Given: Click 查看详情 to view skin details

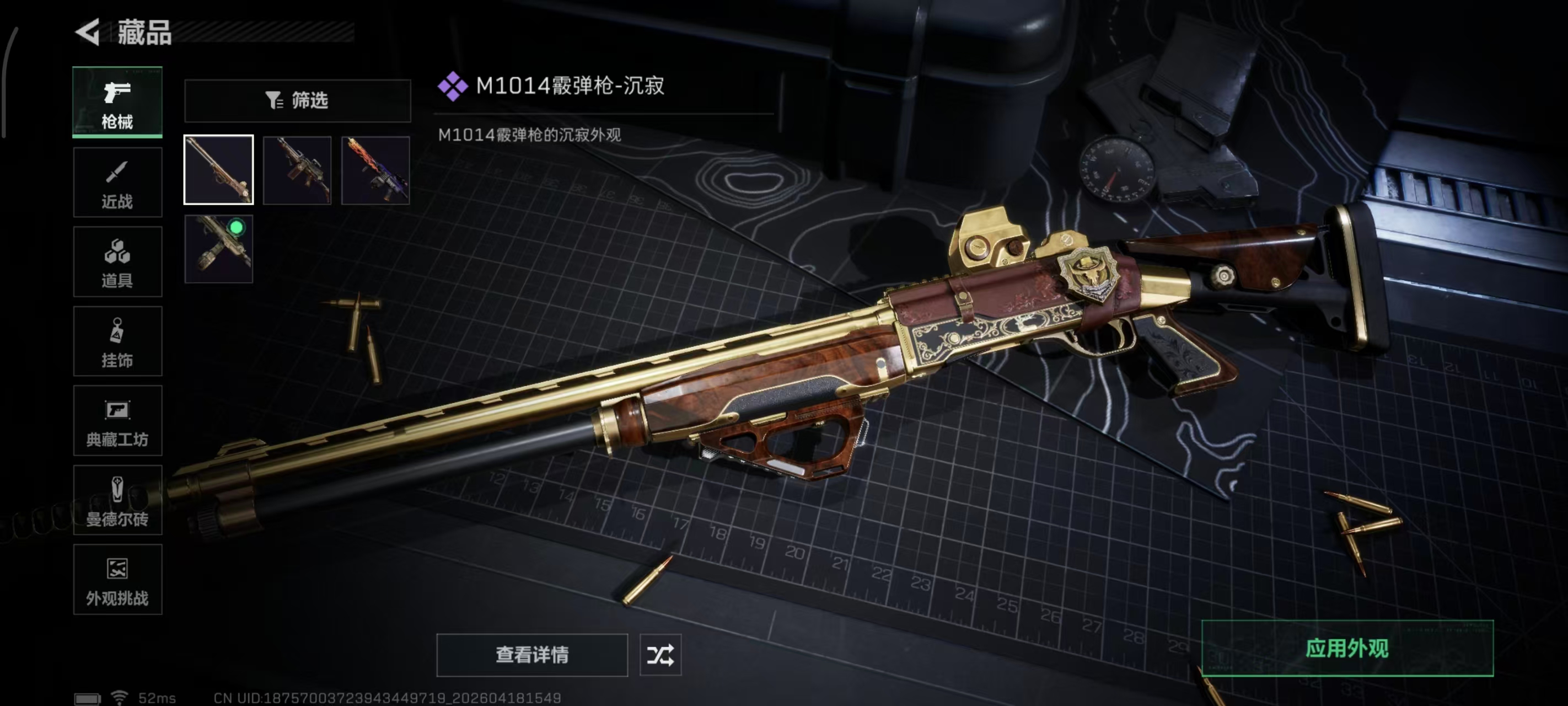Looking at the screenshot, I should pos(532,655).
